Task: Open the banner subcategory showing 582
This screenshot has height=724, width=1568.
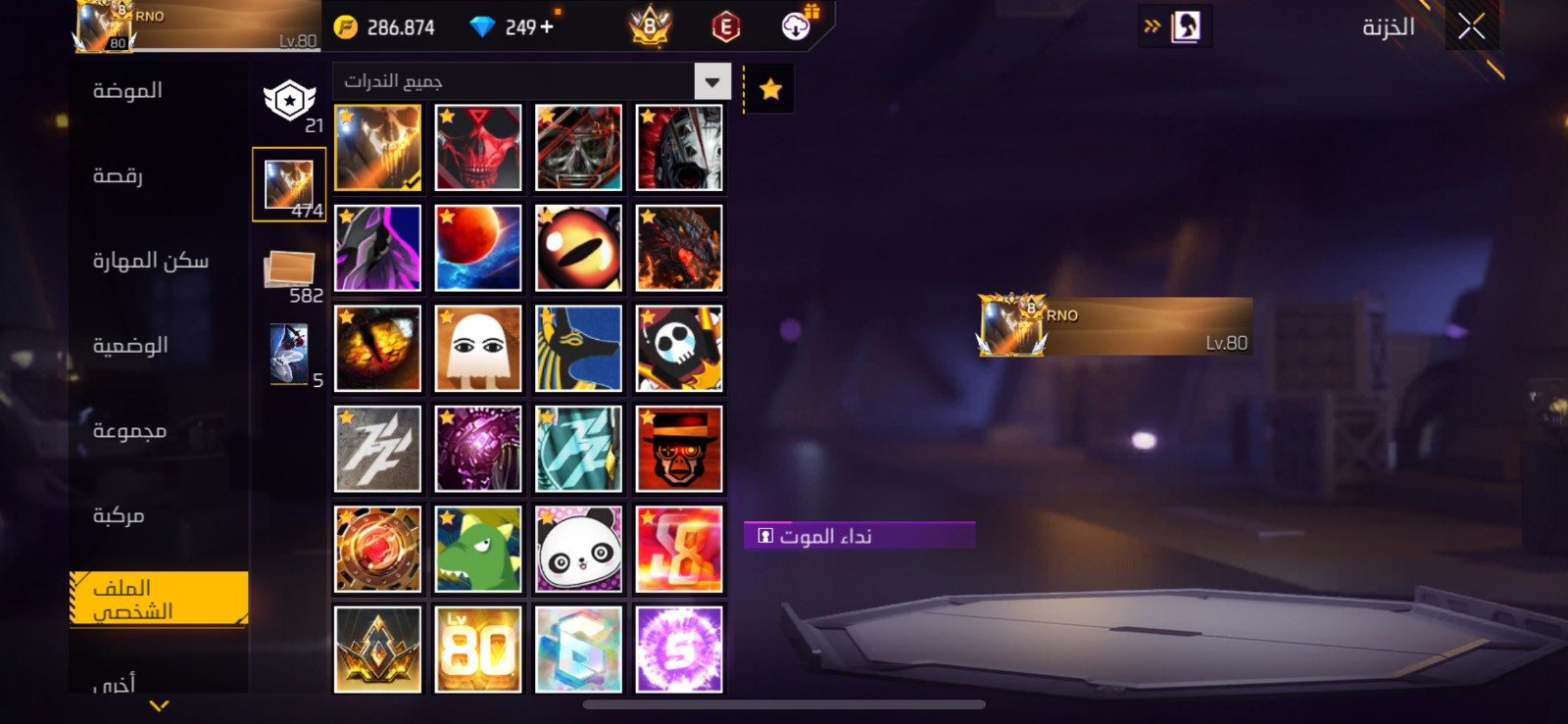Action: [x=290, y=273]
